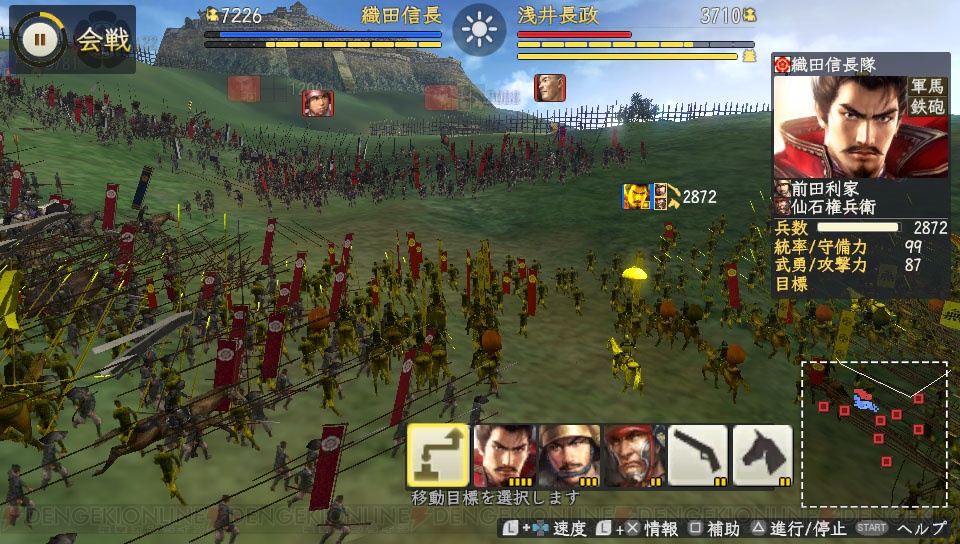Select the bald enemy officer portrait marker
The width and height of the screenshot is (960, 544).
(549, 88)
